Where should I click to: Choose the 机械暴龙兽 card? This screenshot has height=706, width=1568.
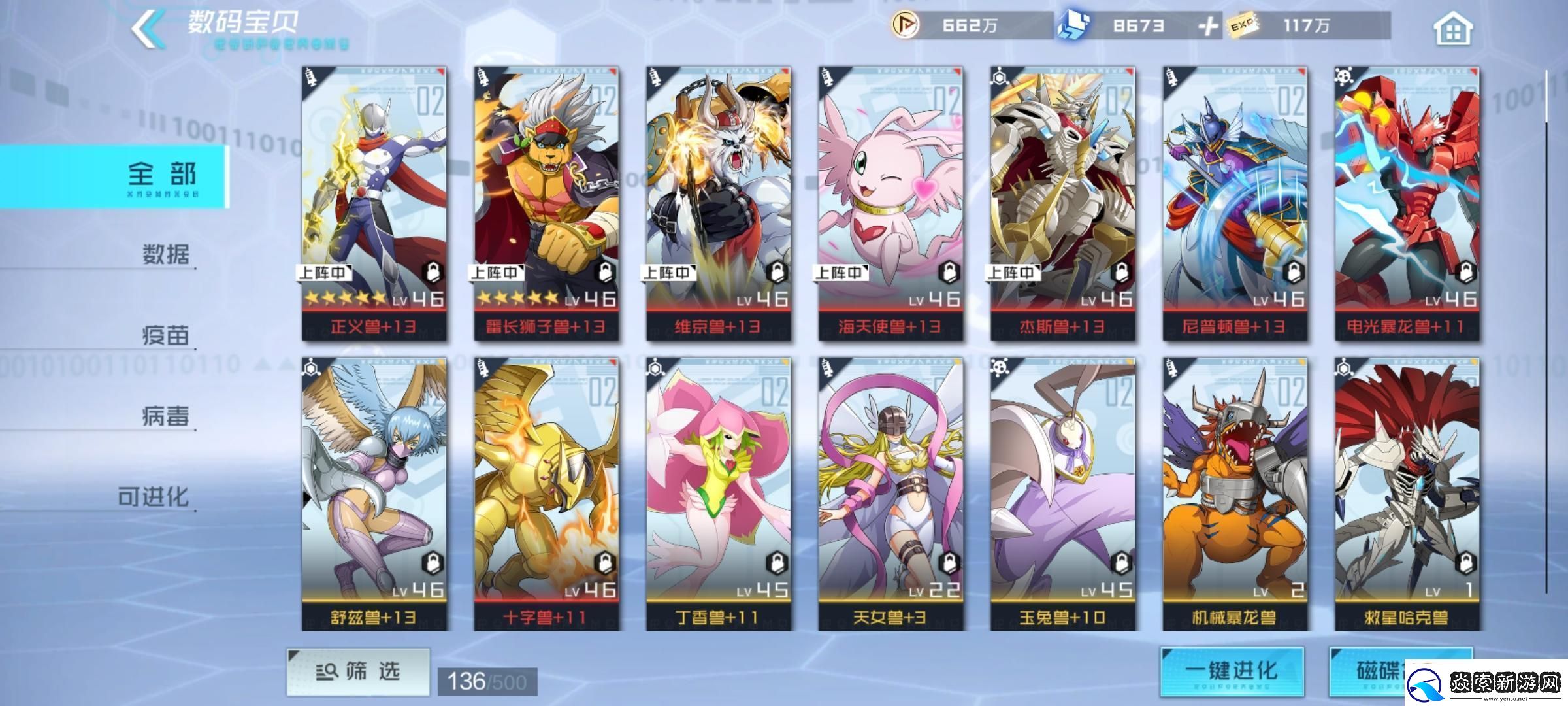(x=1235, y=494)
